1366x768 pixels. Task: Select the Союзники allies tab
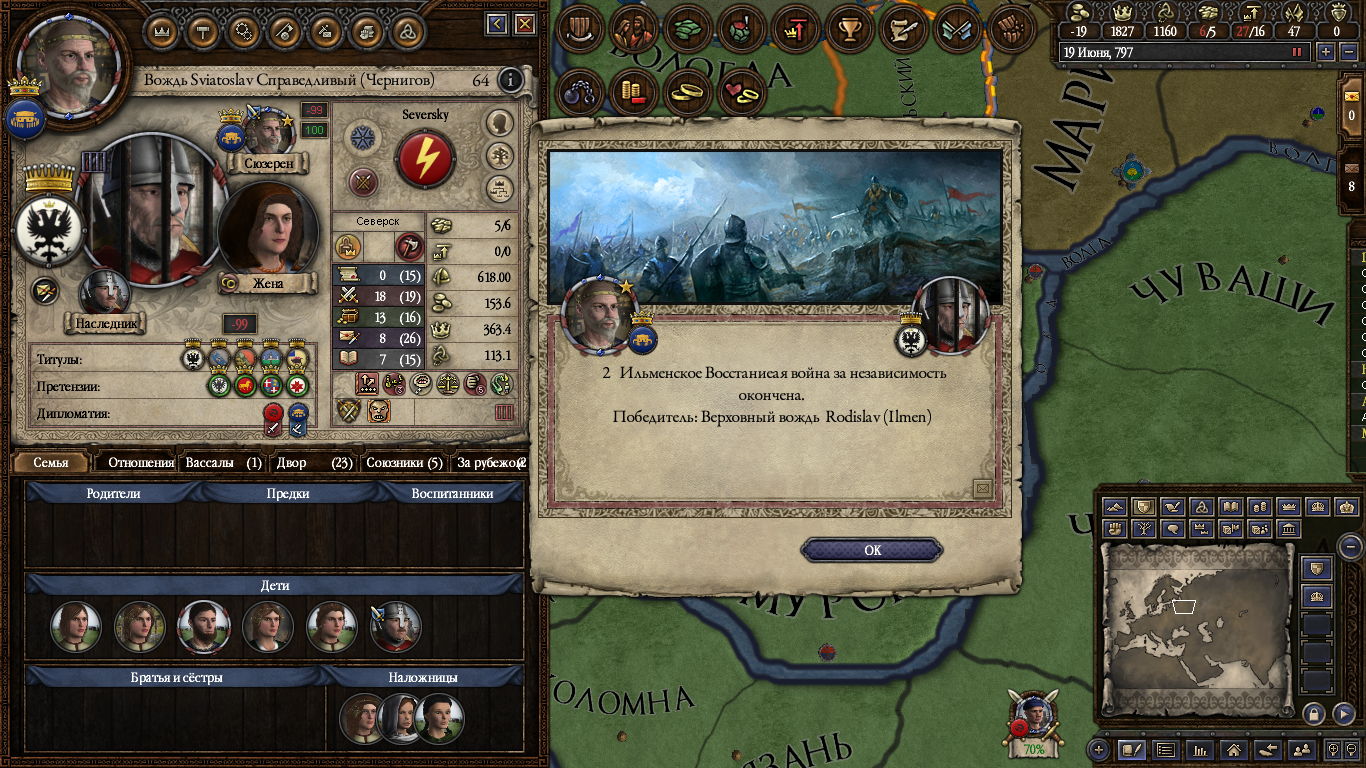[x=403, y=463]
